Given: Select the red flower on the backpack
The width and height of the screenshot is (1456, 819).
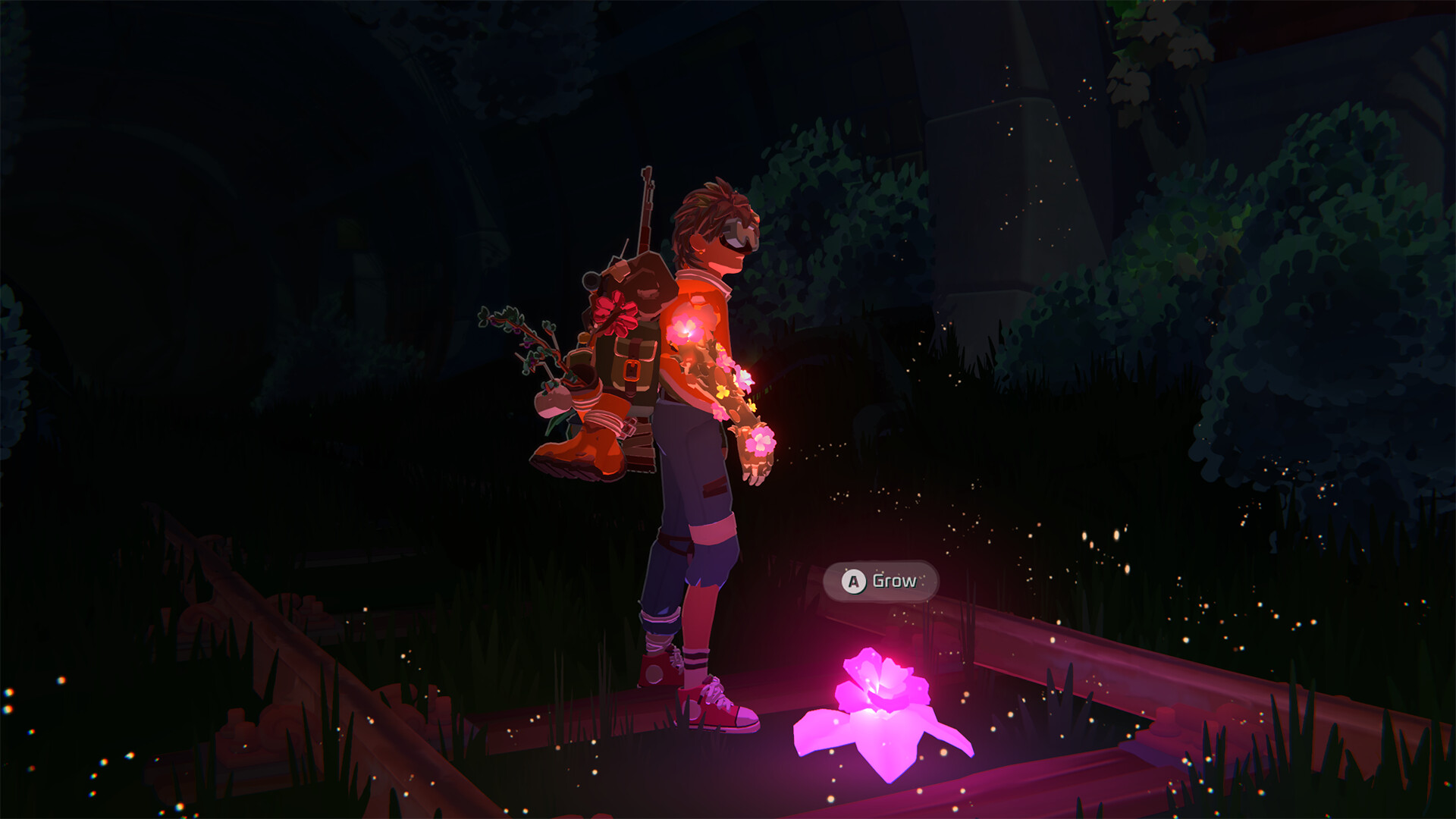Looking at the screenshot, I should 616,312.
